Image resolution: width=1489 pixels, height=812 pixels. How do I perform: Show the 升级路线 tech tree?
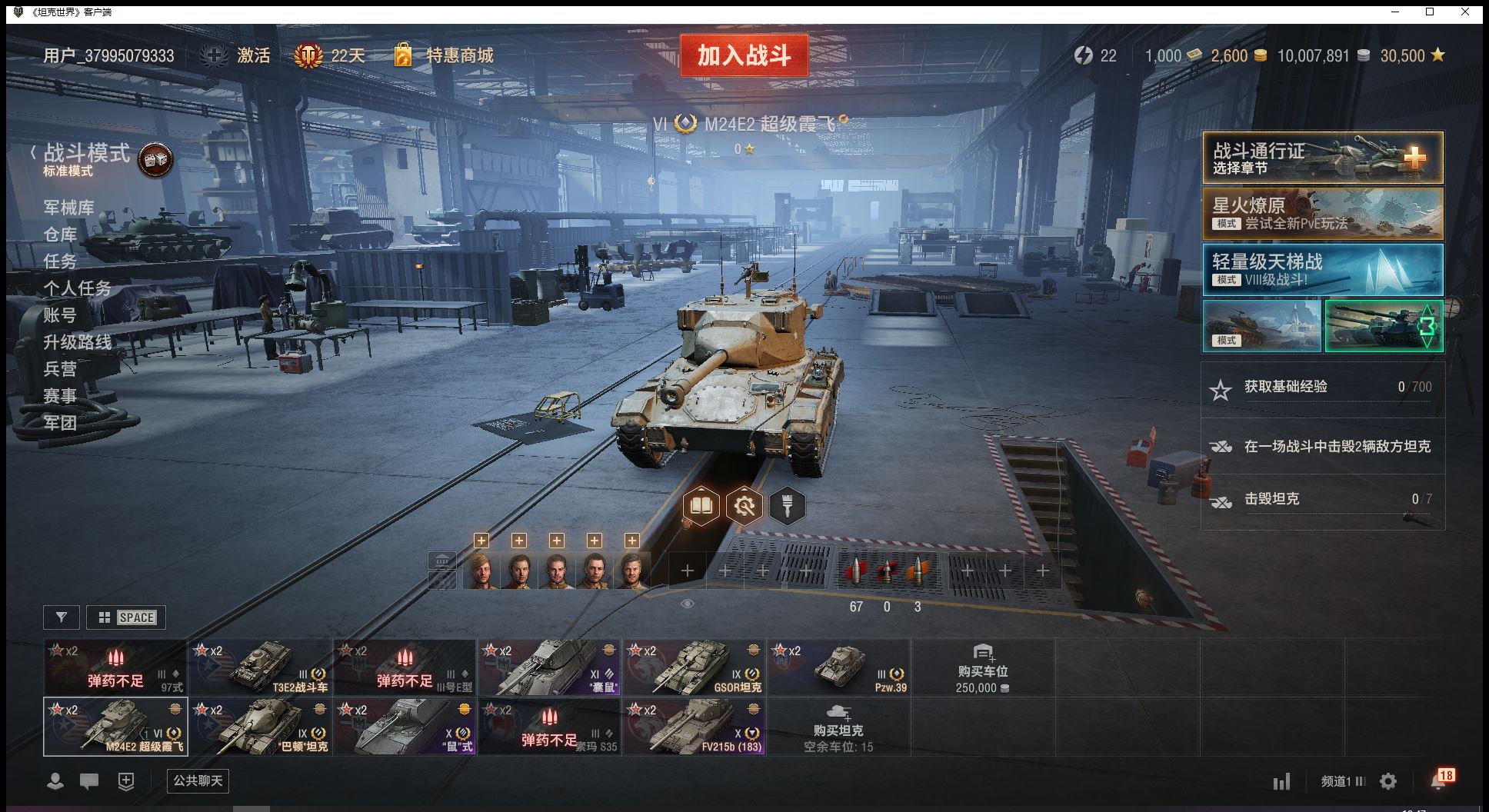pyautogui.click(x=78, y=342)
